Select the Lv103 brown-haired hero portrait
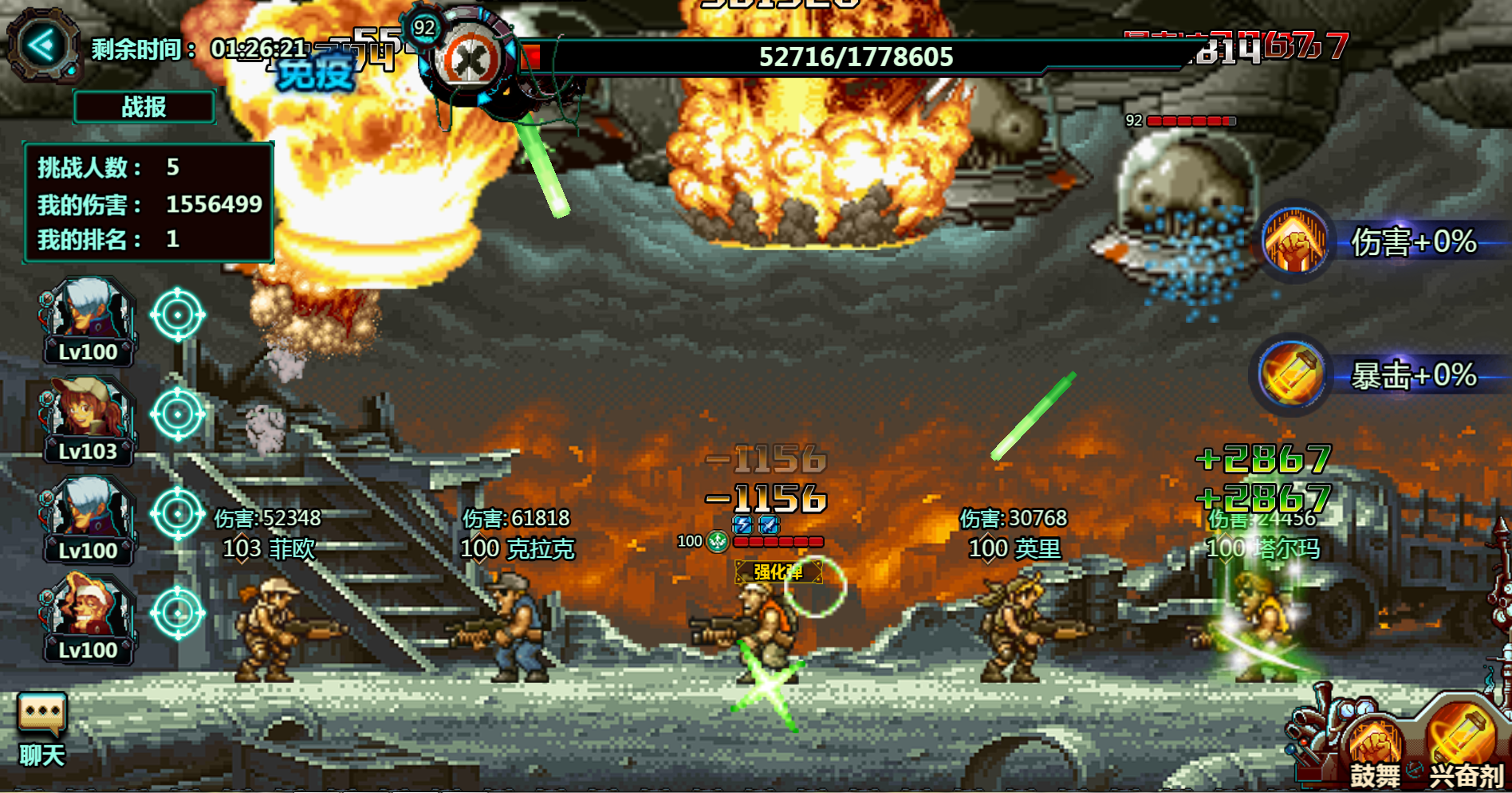This screenshot has height=793, width=1512. tap(88, 418)
